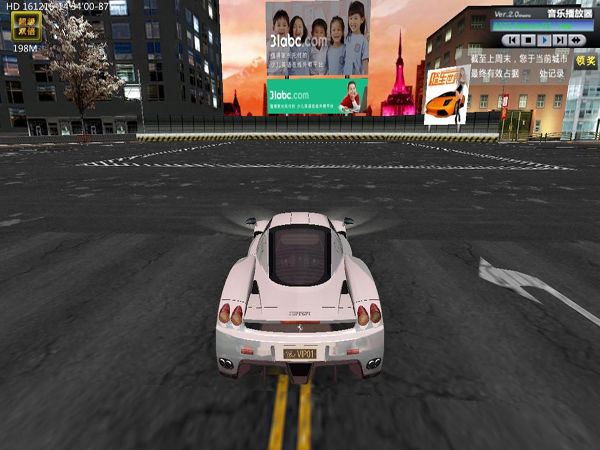600x450 pixels.
Task: Stop the music player
Action: tap(527, 40)
